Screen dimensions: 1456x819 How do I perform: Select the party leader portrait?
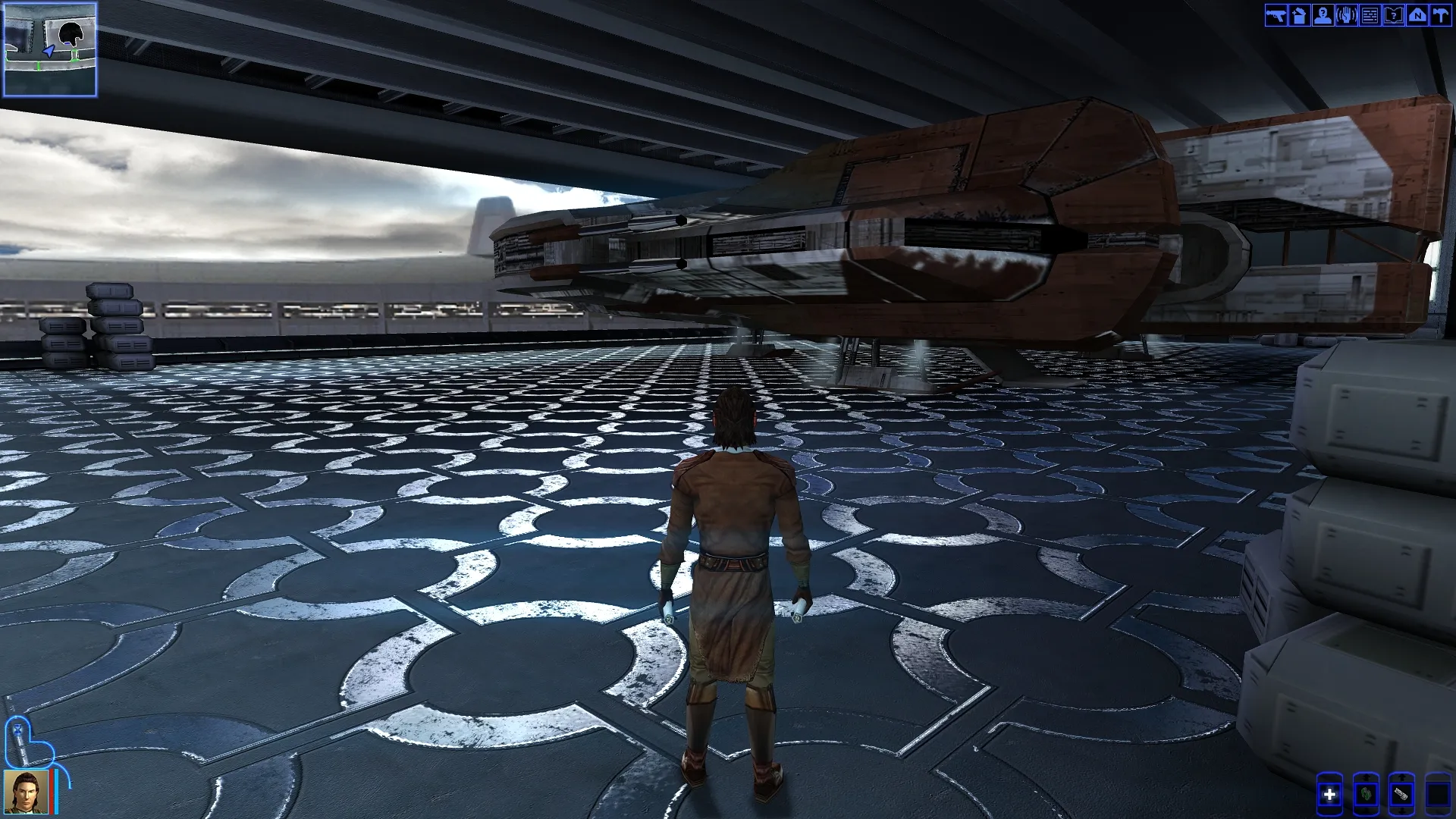27,792
